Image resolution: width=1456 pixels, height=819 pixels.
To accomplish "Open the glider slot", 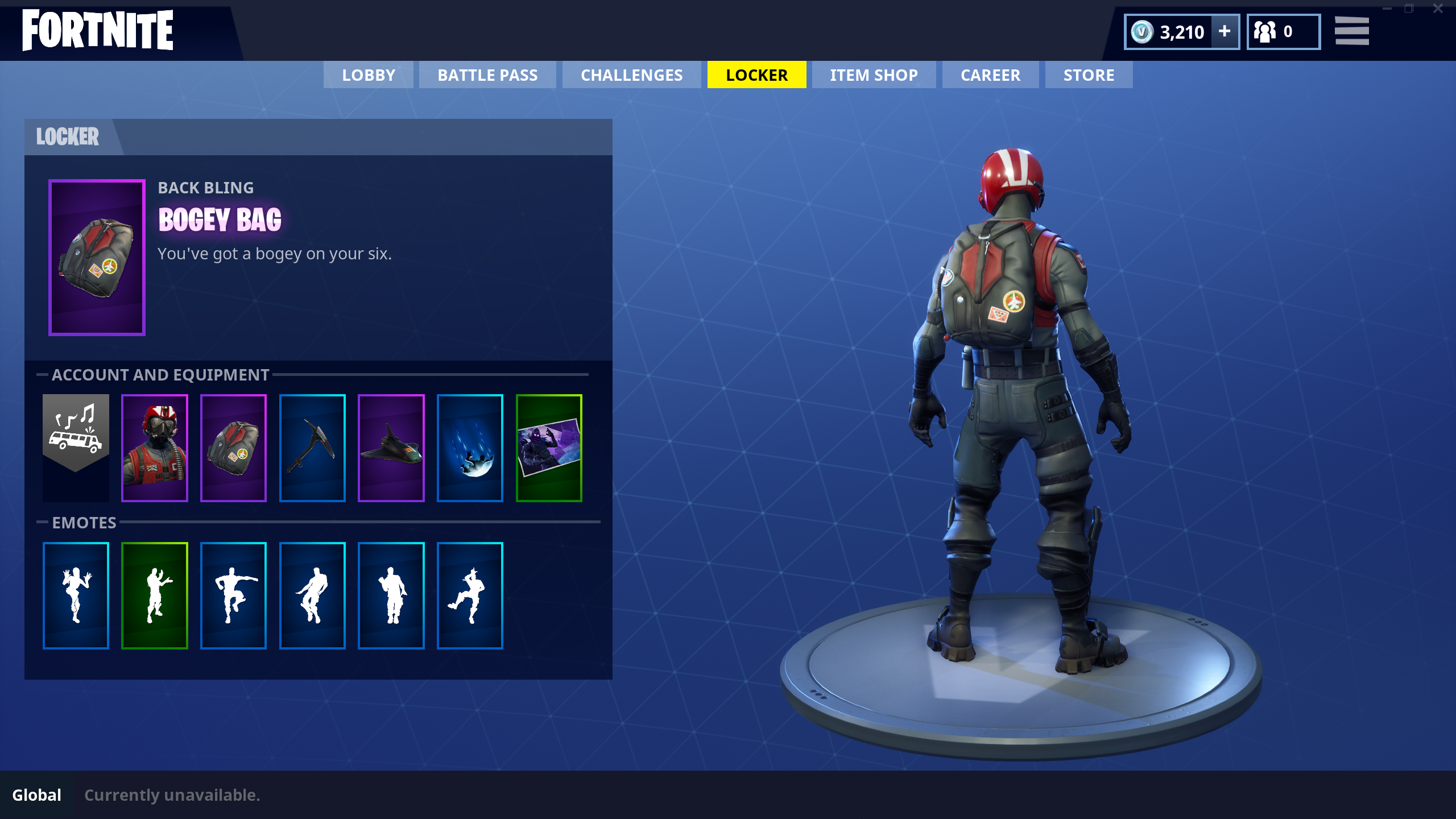I will pos(391,448).
